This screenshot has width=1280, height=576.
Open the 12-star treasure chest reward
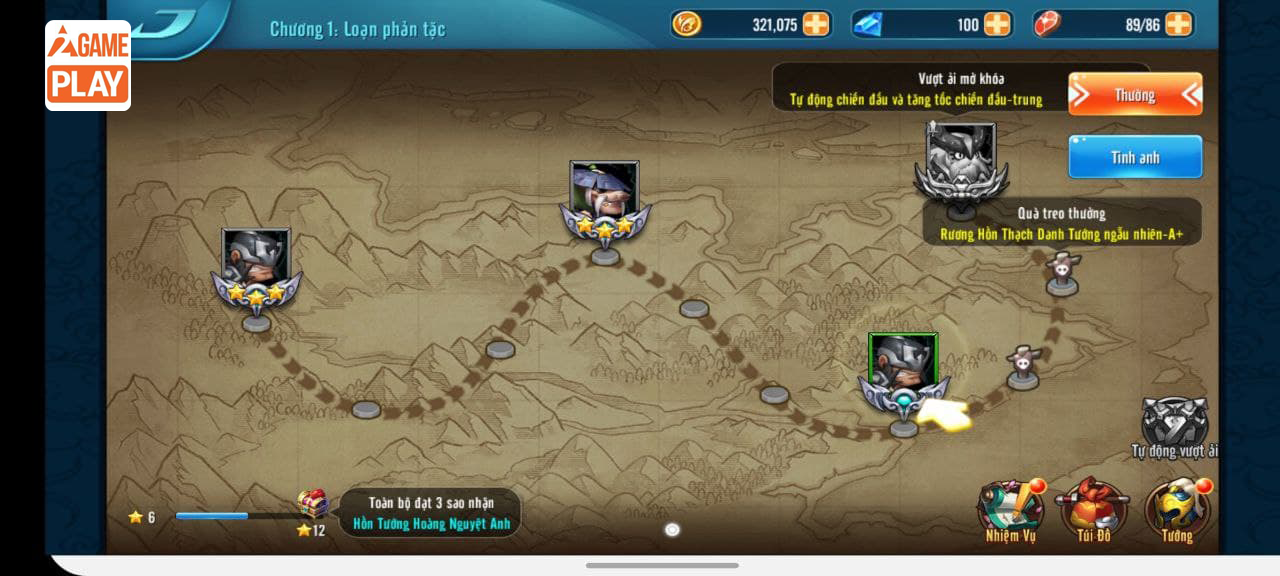pos(313,505)
